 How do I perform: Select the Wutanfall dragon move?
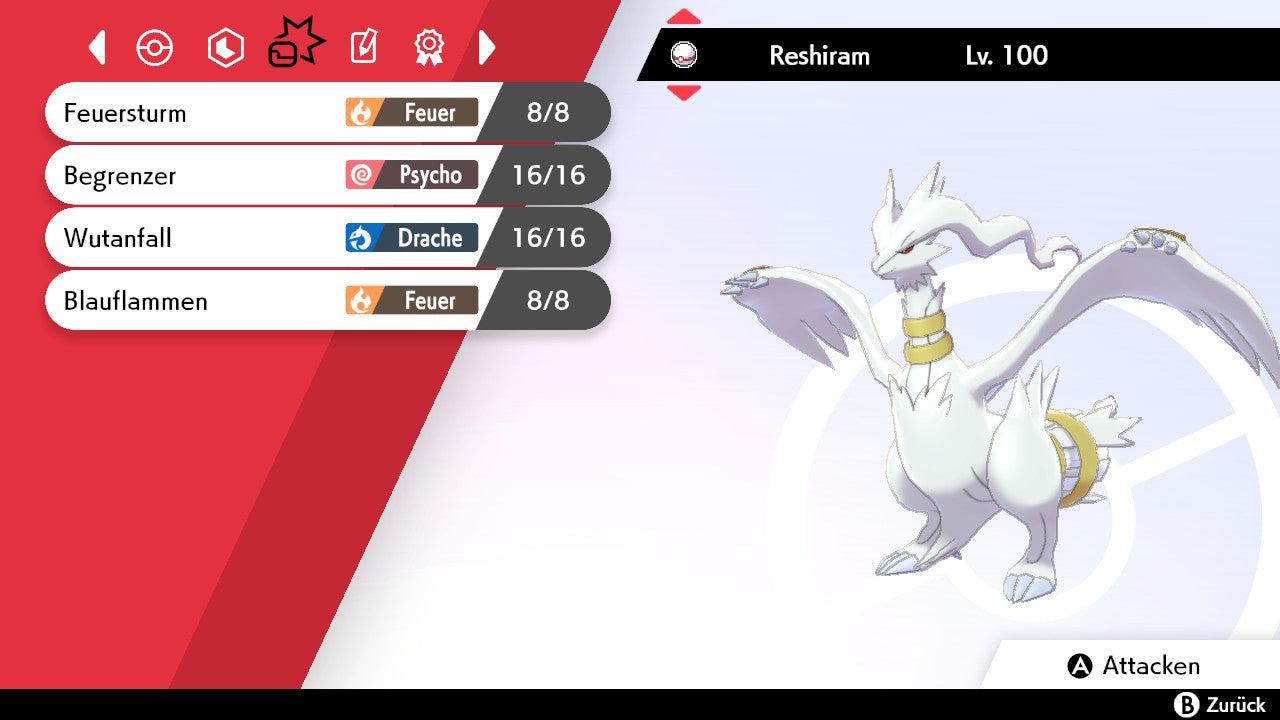327,238
